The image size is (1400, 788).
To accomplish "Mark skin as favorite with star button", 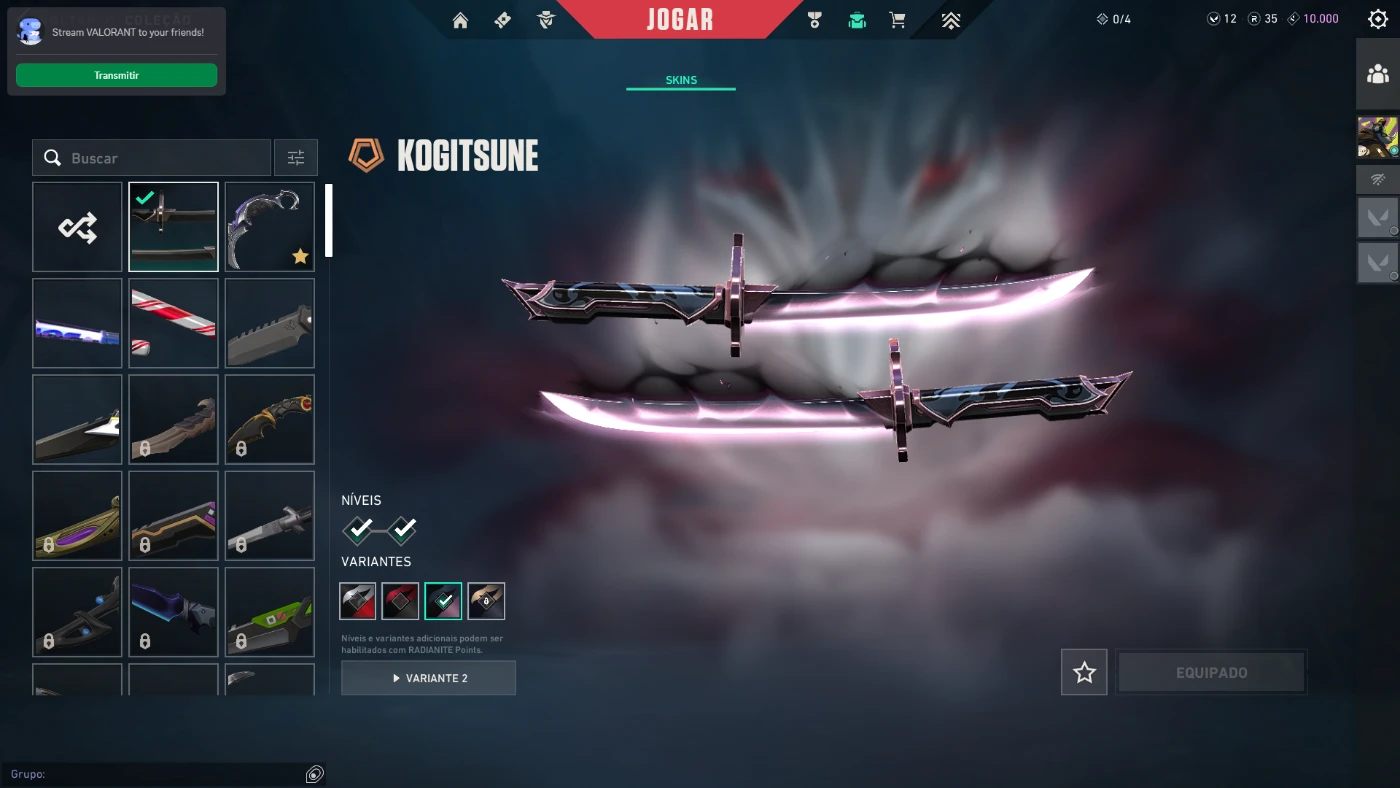I will pos(1084,672).
